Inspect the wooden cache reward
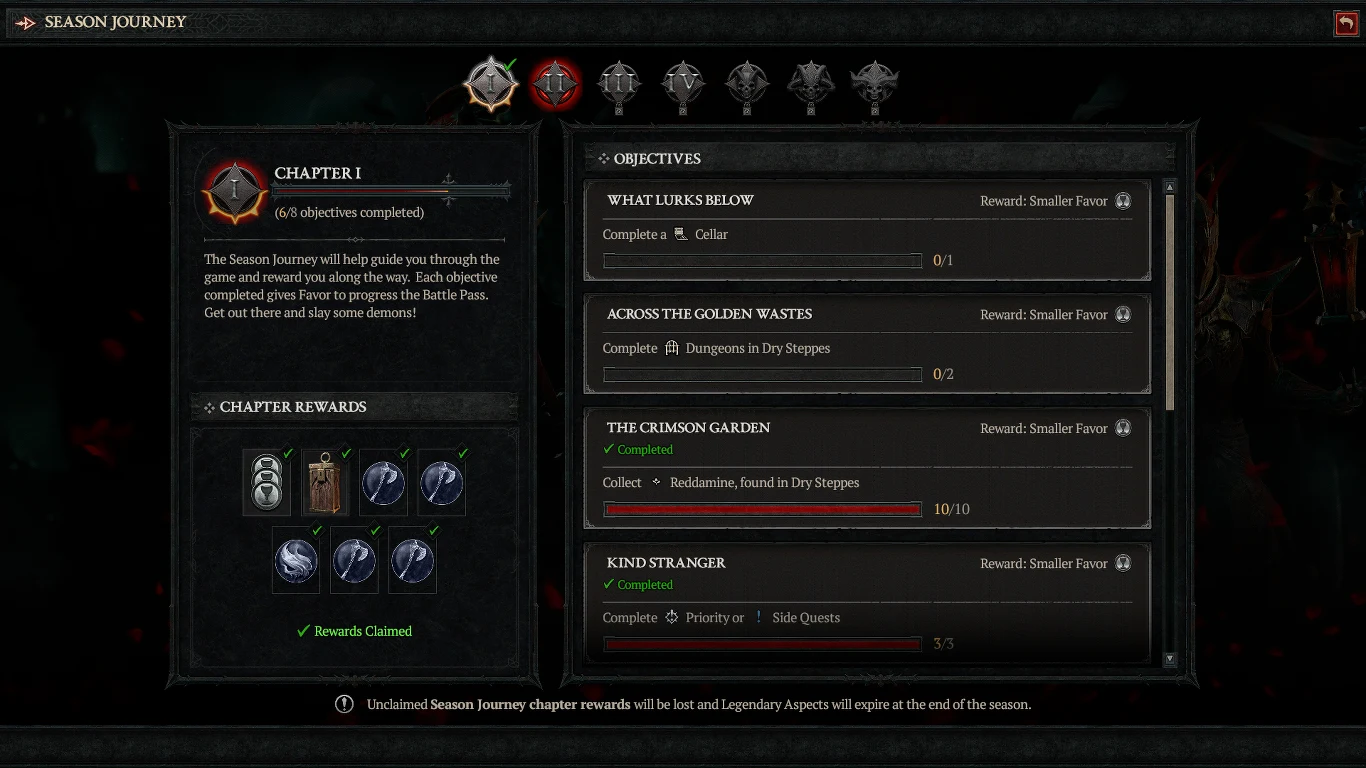The width and height of the screenshot is (1366, 768). tap(325, 482)
